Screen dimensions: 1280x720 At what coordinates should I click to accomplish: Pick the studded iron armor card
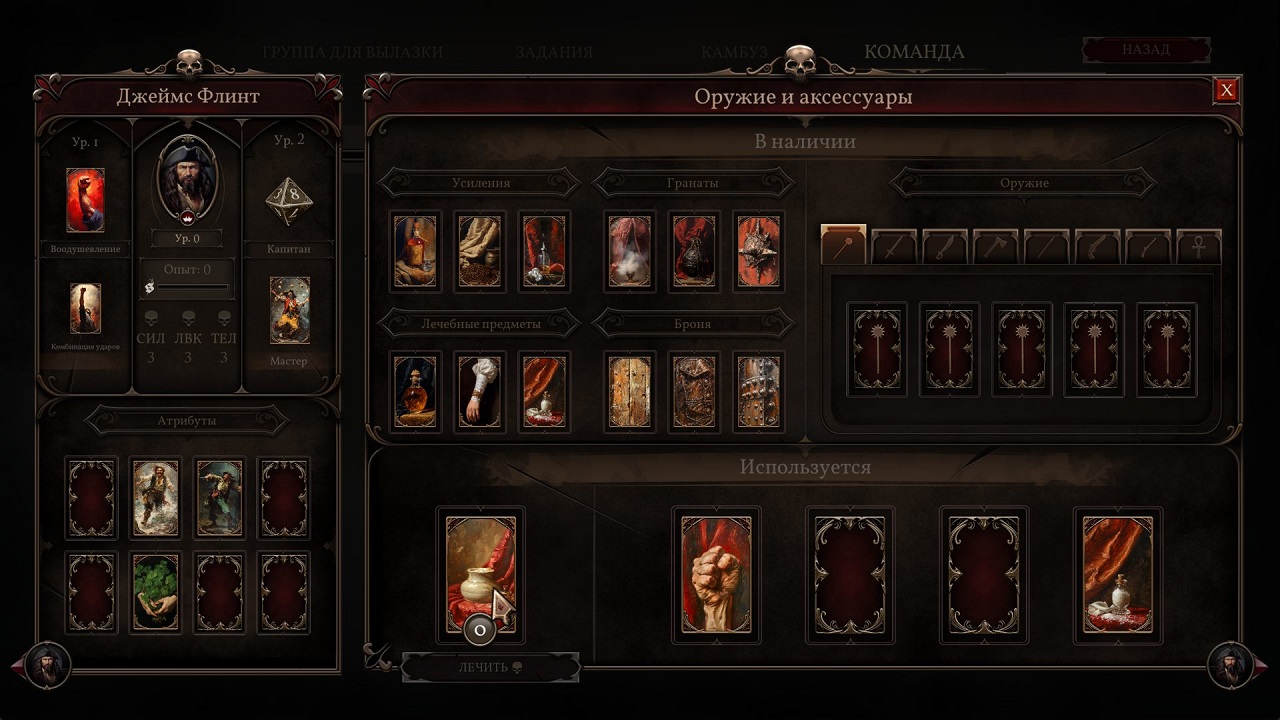pyautogui.click(x=758, y=391)
